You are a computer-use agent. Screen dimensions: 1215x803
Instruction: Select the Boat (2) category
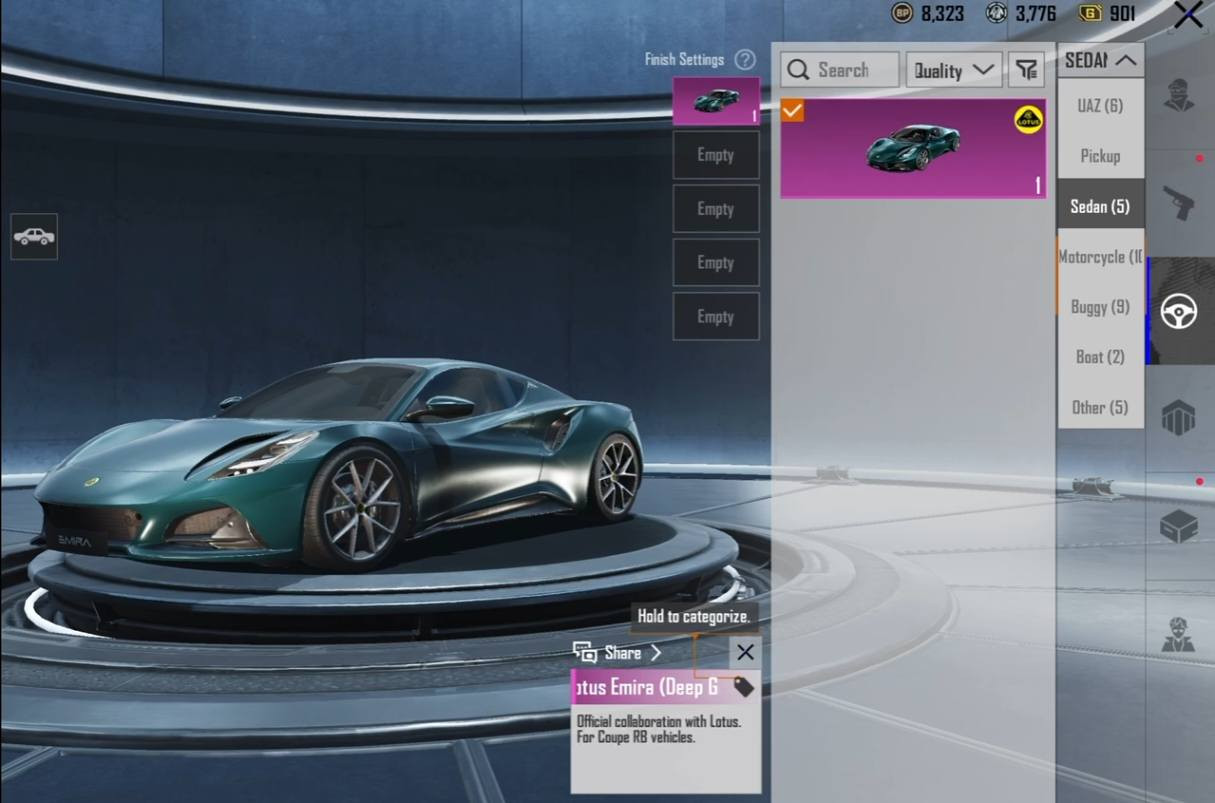click(1100, 357)
